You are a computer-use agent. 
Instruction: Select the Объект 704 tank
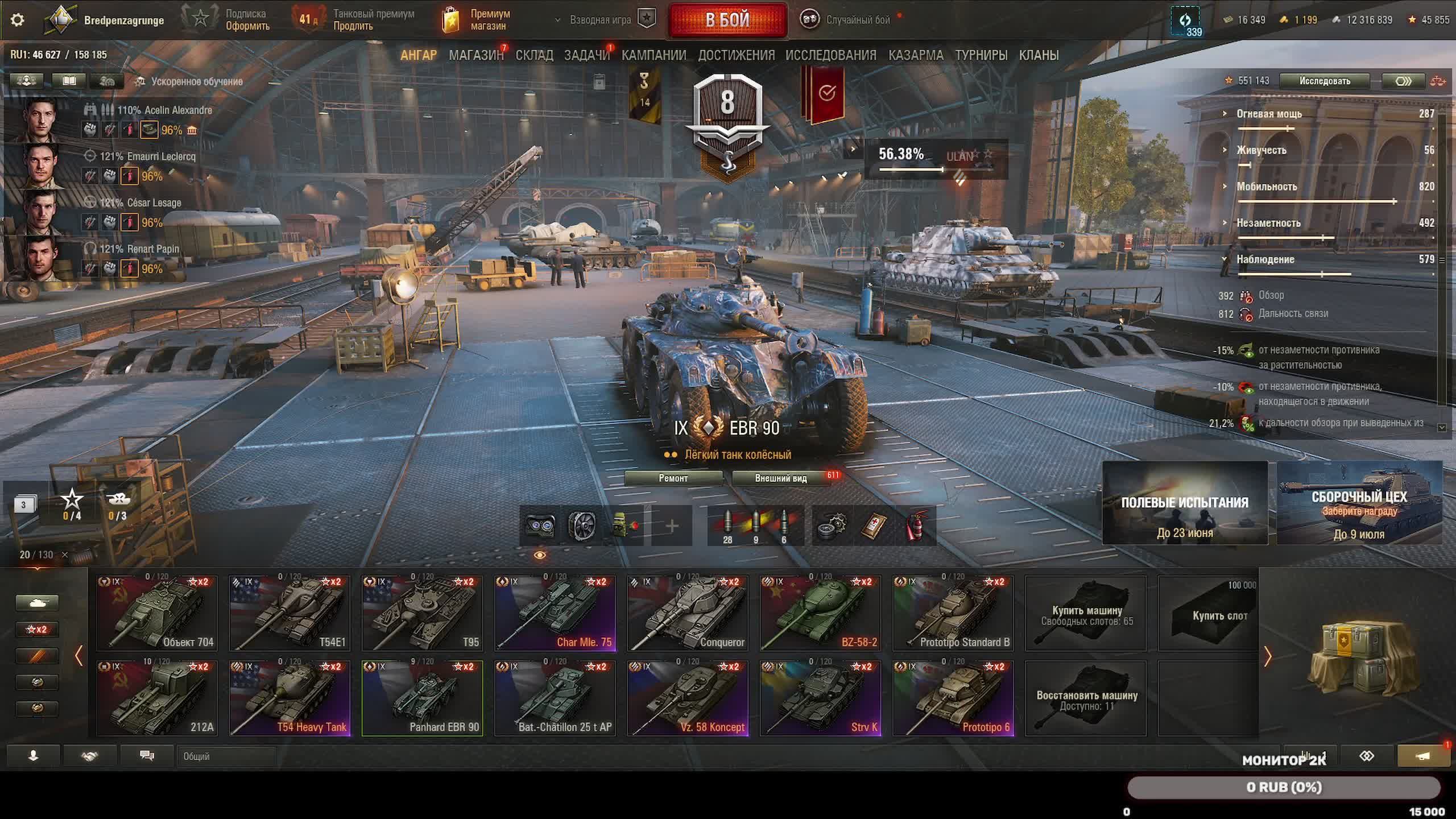[x=157, y=613]
